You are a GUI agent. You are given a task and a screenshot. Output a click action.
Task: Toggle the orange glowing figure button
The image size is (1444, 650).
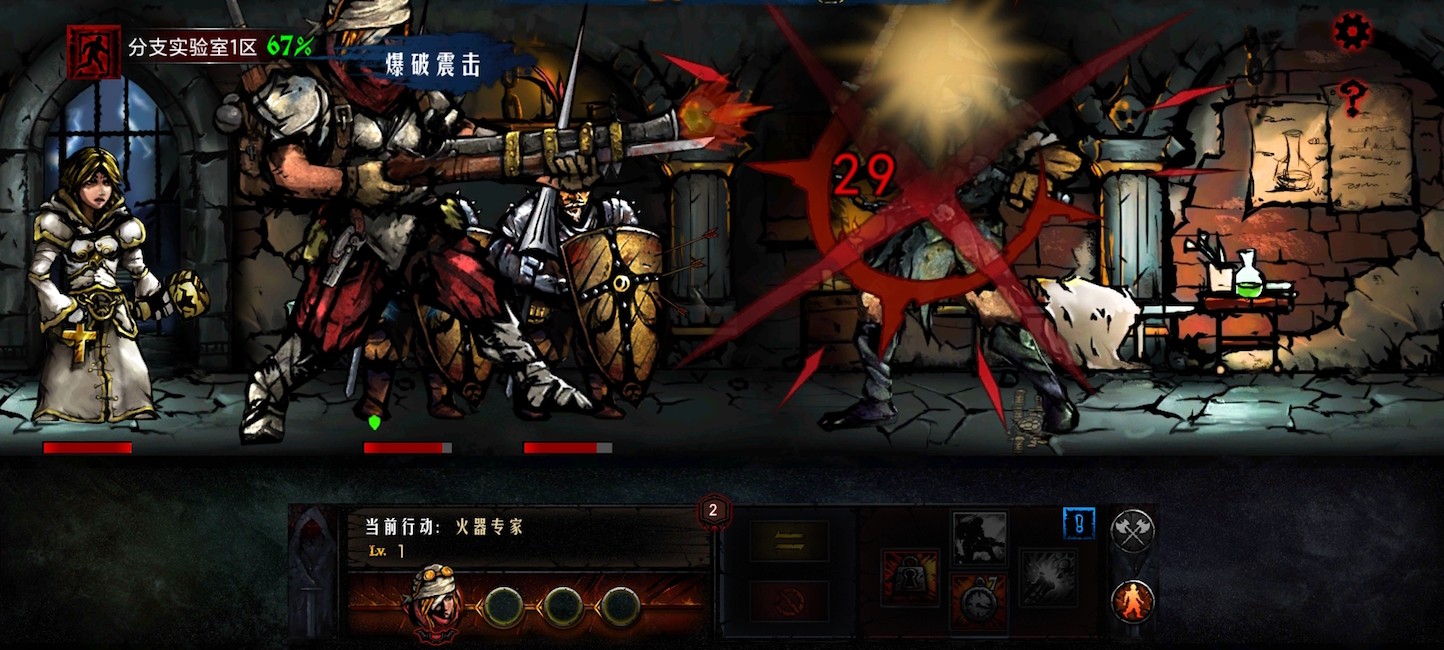click(x=1132, y=602)
